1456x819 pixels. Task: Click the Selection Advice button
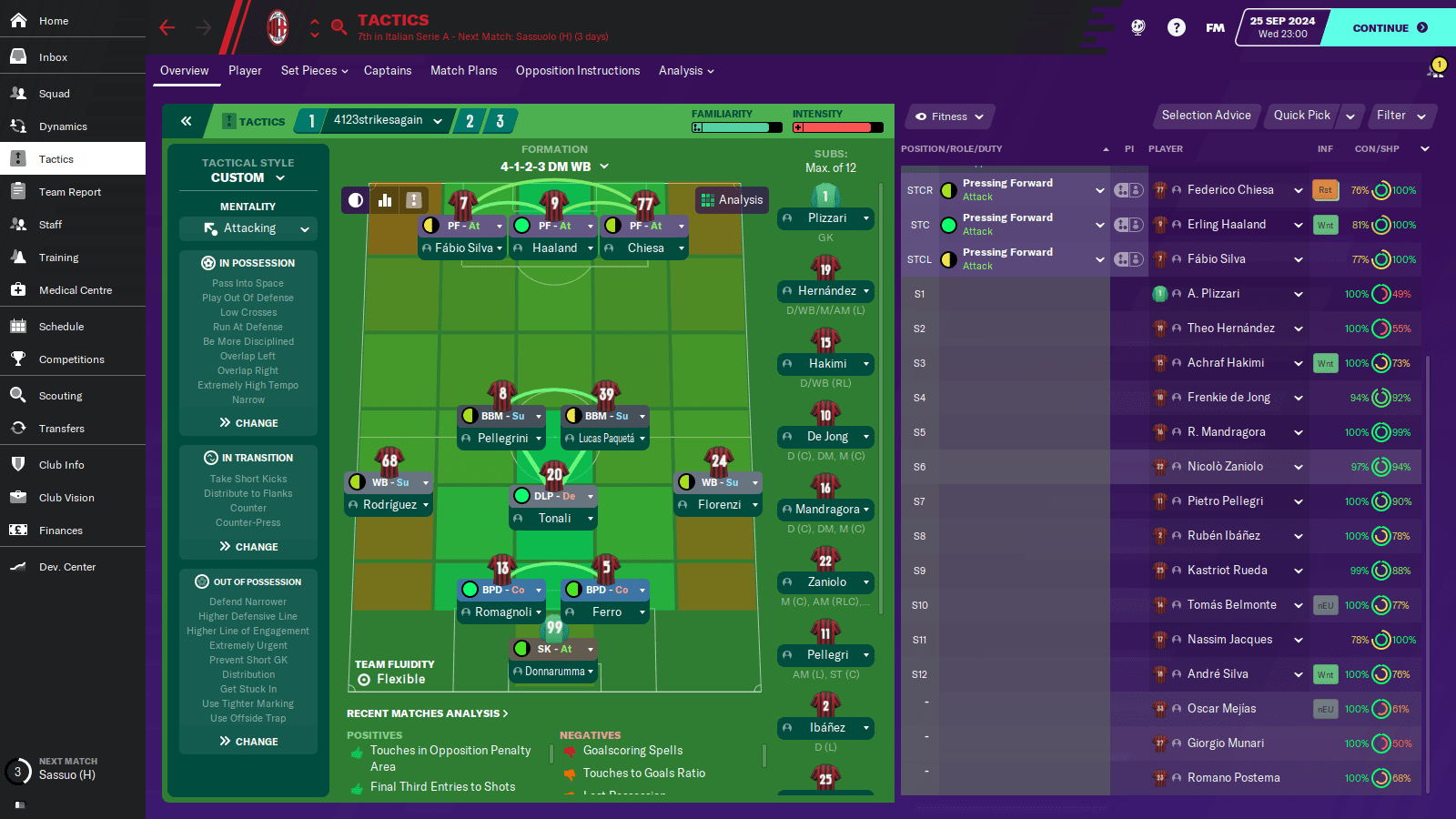pos(1206,116)
